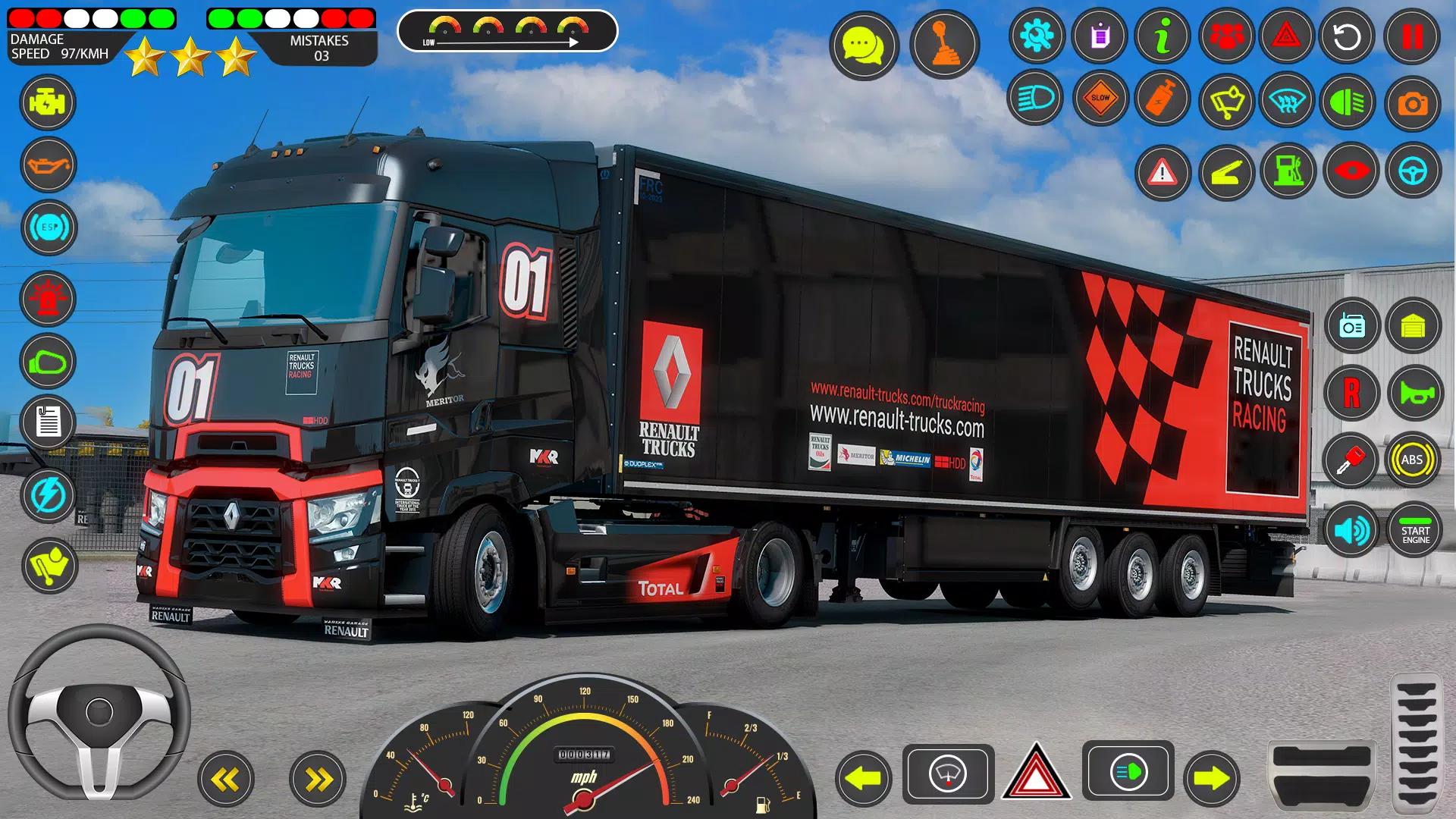Open the fuel pump icon

click(x=1288, y=172)
